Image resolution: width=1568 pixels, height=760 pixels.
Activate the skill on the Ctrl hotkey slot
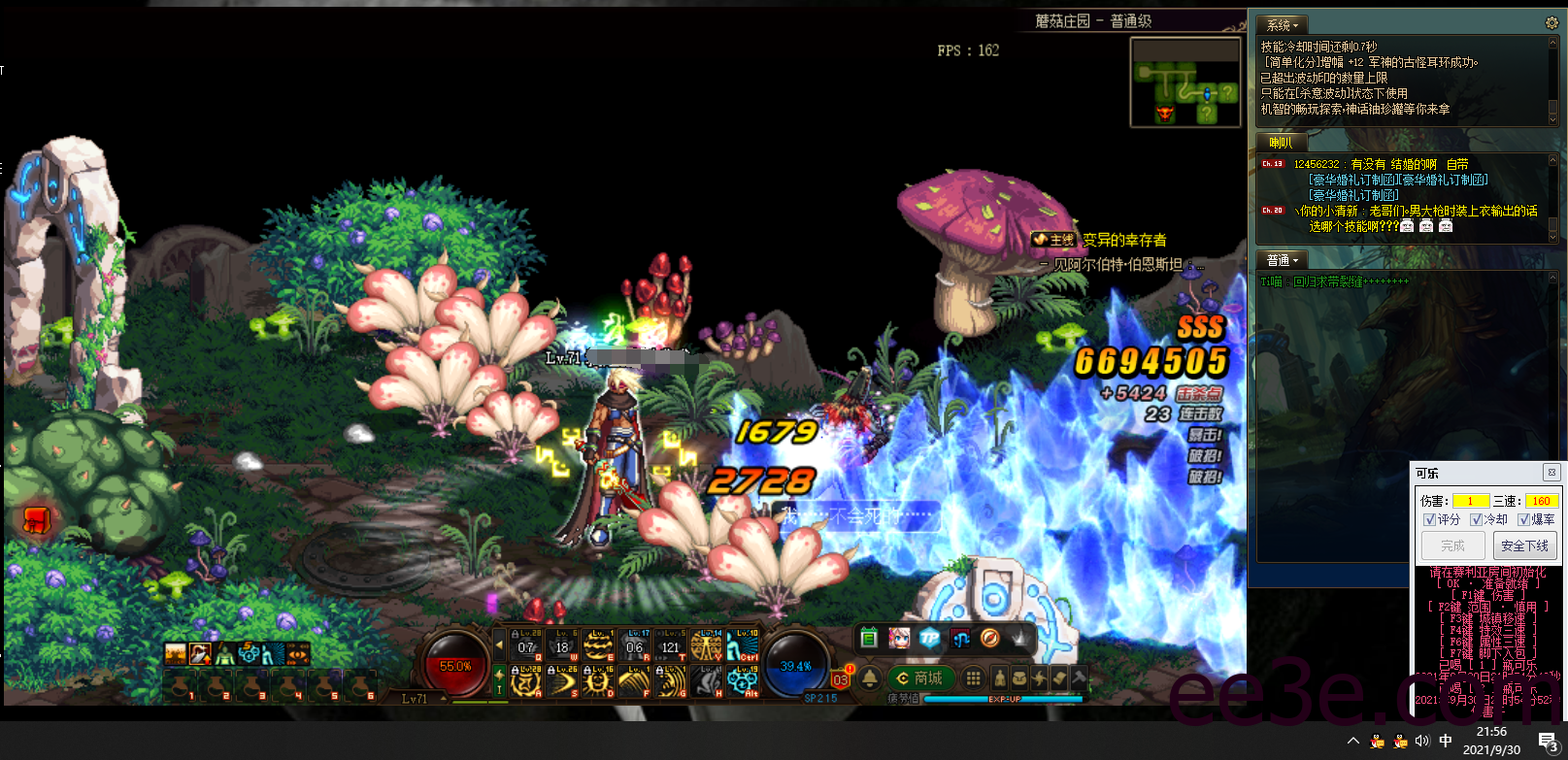pyautogui.click(x=744, y=644)
